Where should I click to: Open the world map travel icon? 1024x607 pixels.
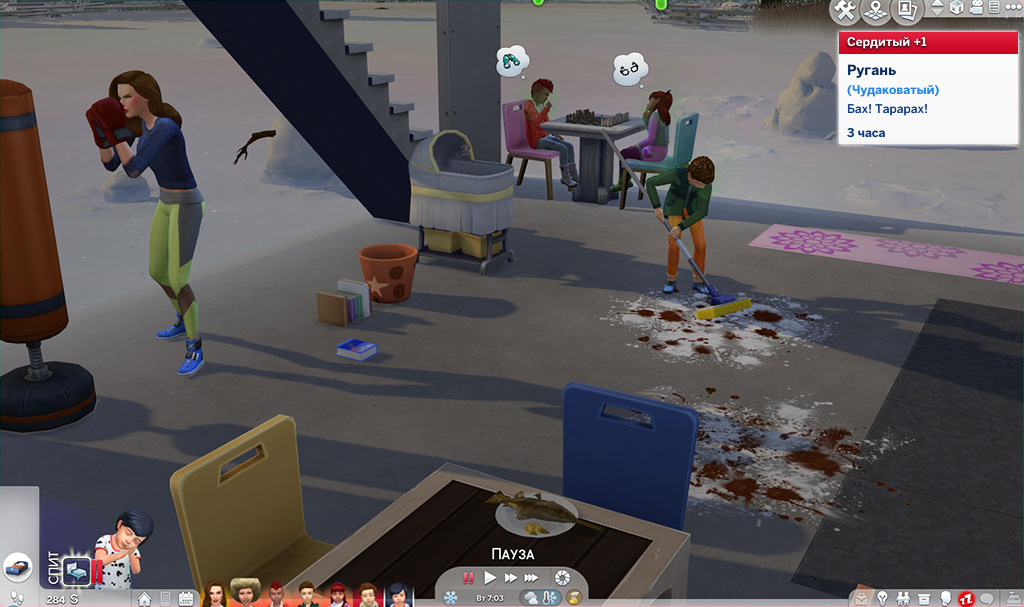point(876,11)
